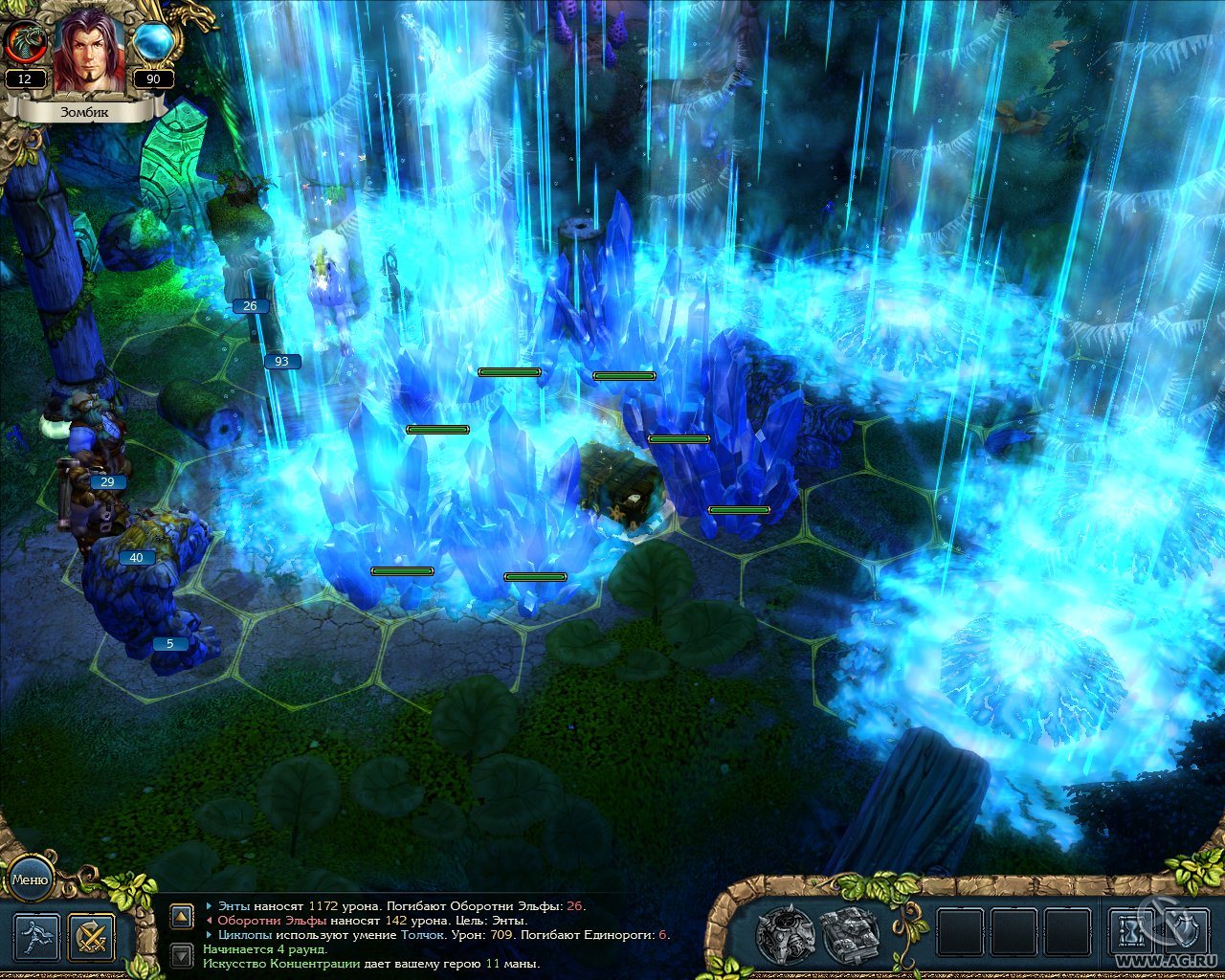Open the Меню button
Screen dimensions: 1225x980
pyautogui.click(x=30, y=880)
